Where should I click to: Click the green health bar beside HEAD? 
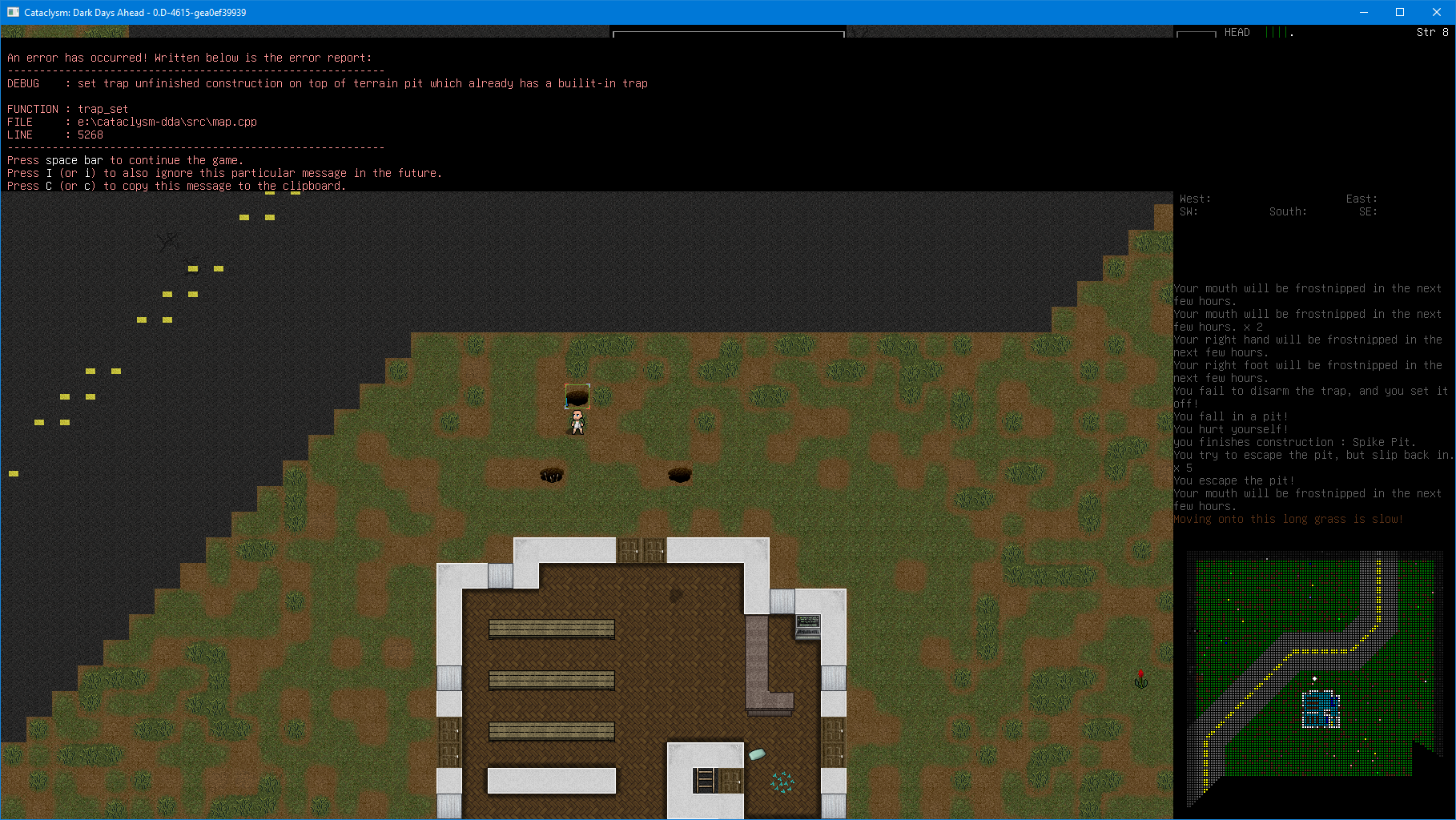click(1277, 32)
